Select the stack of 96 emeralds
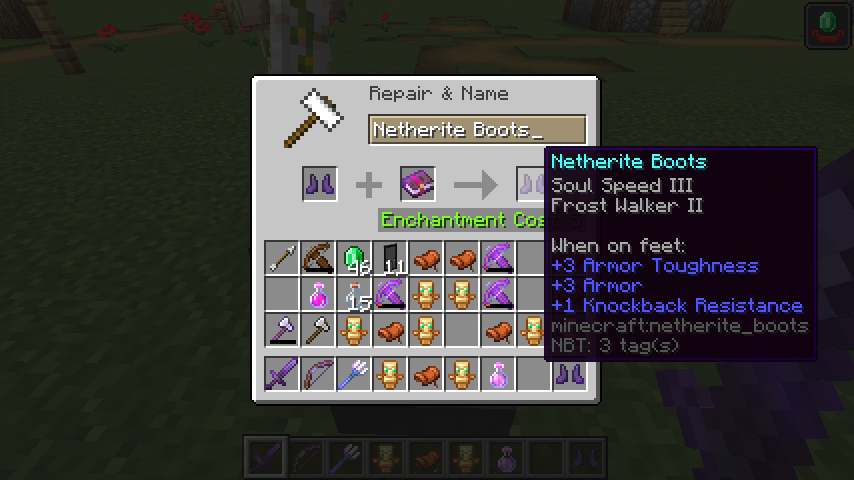The width and height of the screenshot is (854, 480). (354, 258)
